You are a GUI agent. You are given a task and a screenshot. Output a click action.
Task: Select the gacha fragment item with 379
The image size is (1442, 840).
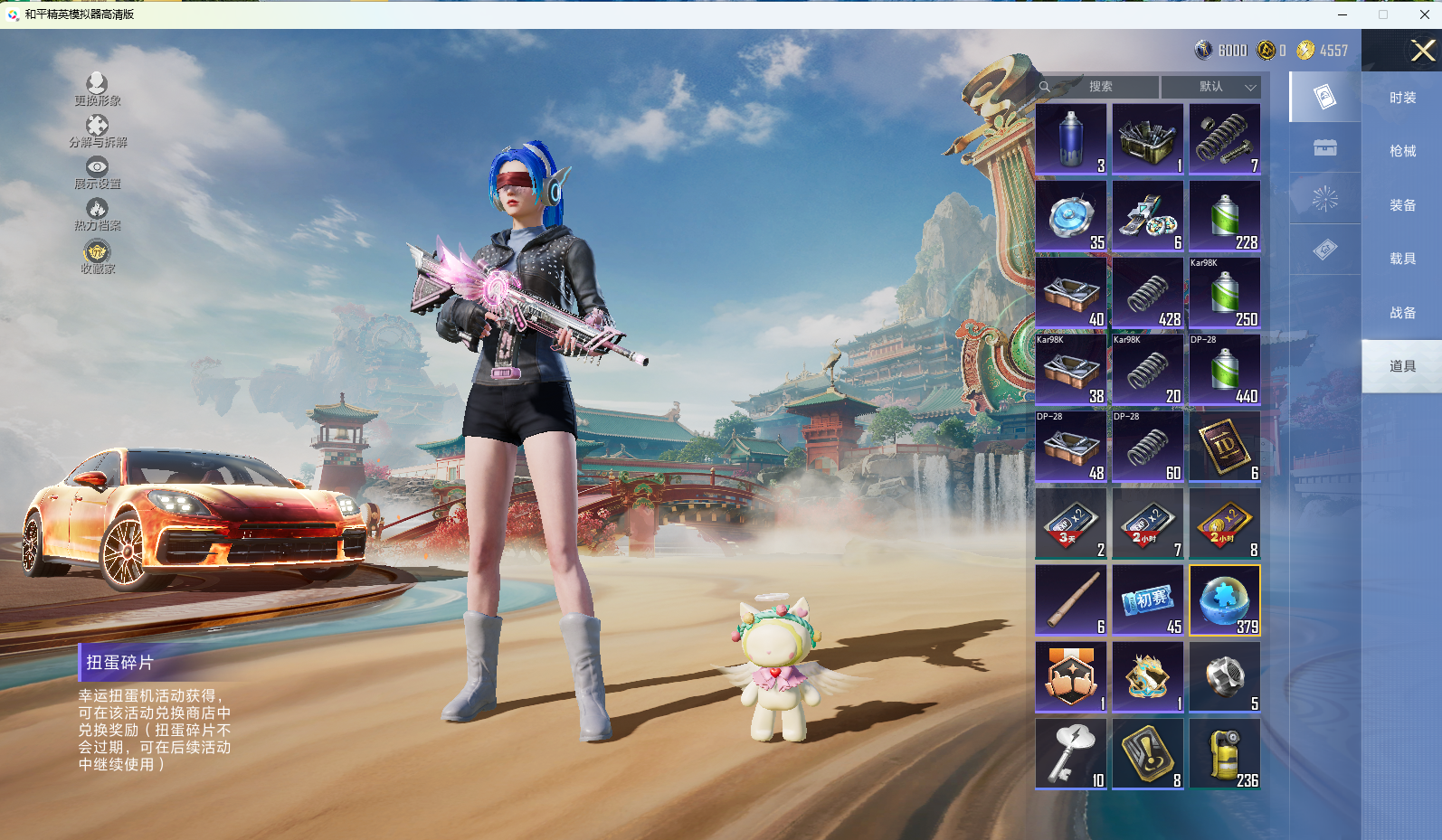[1225, 600]
